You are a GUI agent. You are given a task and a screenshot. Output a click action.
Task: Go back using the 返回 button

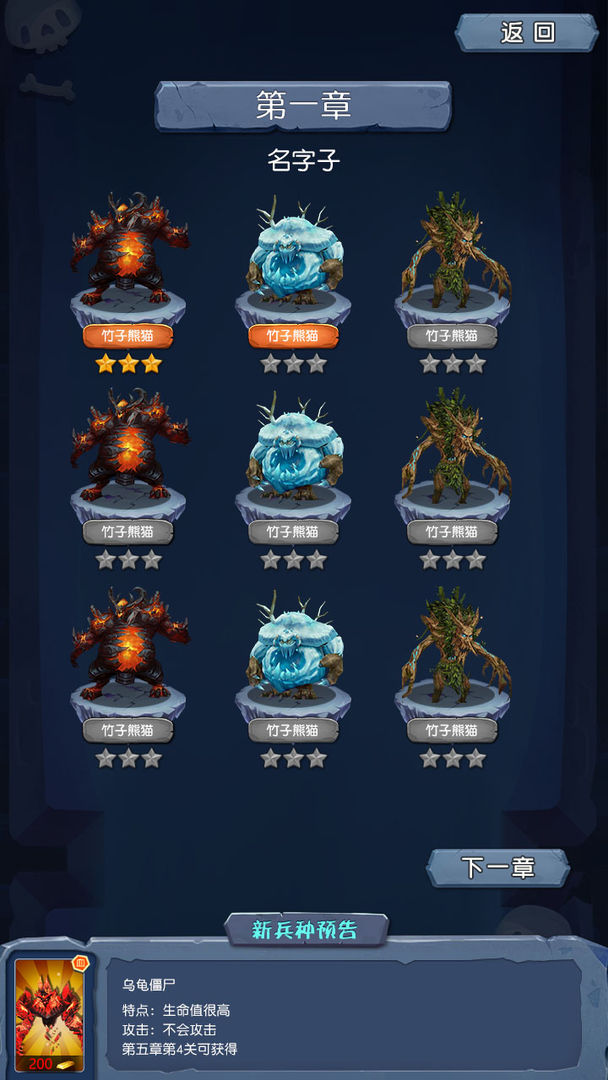tap(526, 33)
